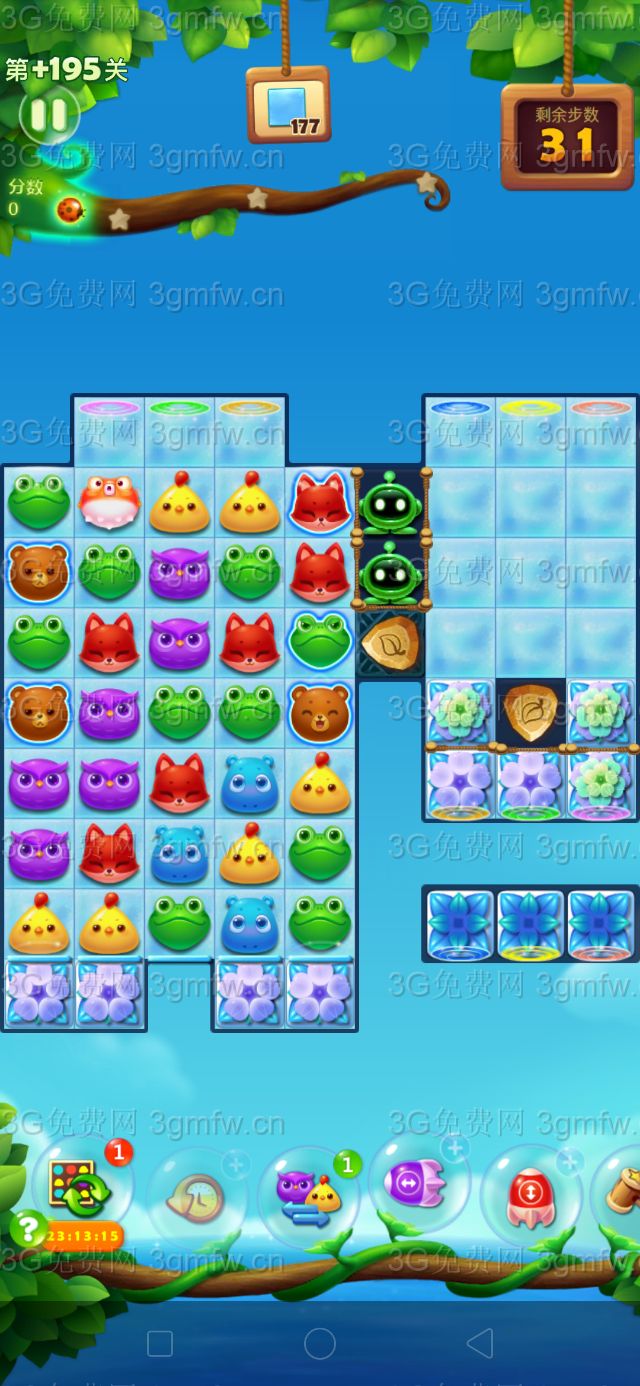Activate the purple horizontal rocket booster
Screen dimensions: 640x1386
(418, 1184)
